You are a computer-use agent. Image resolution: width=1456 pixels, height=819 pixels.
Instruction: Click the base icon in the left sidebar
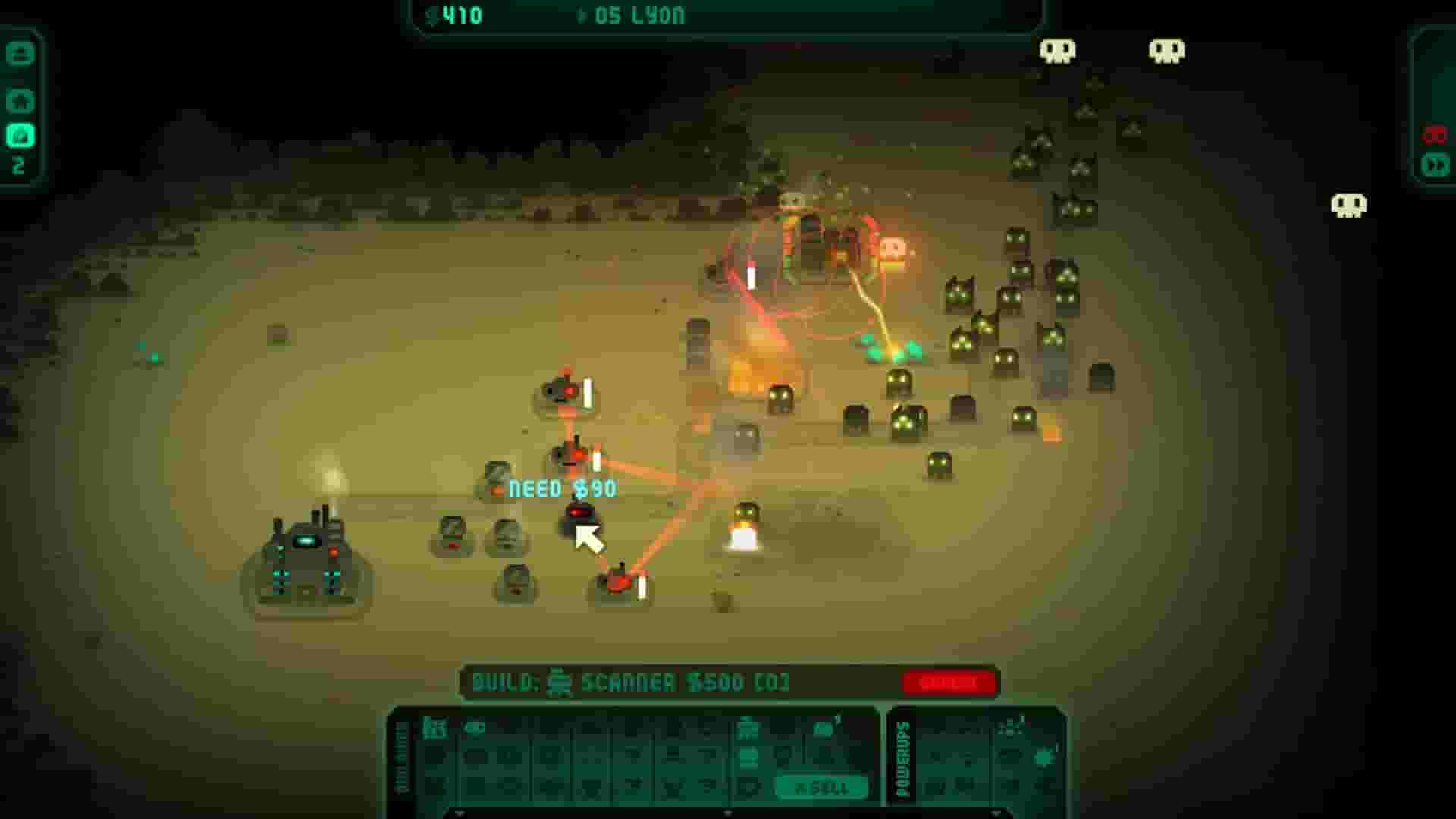coord(21,99)
